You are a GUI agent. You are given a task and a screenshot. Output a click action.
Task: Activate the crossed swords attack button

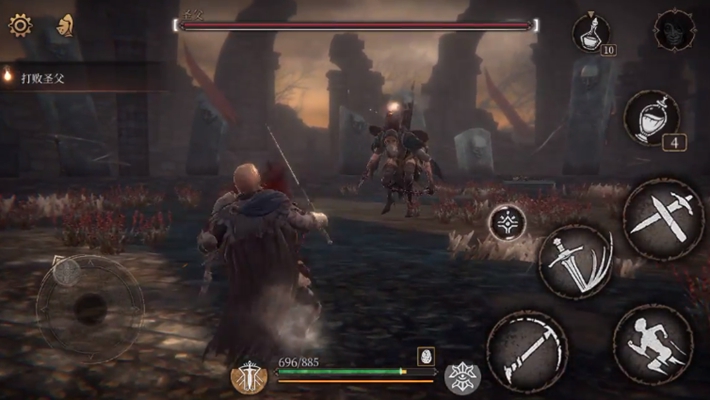point(663,218)
